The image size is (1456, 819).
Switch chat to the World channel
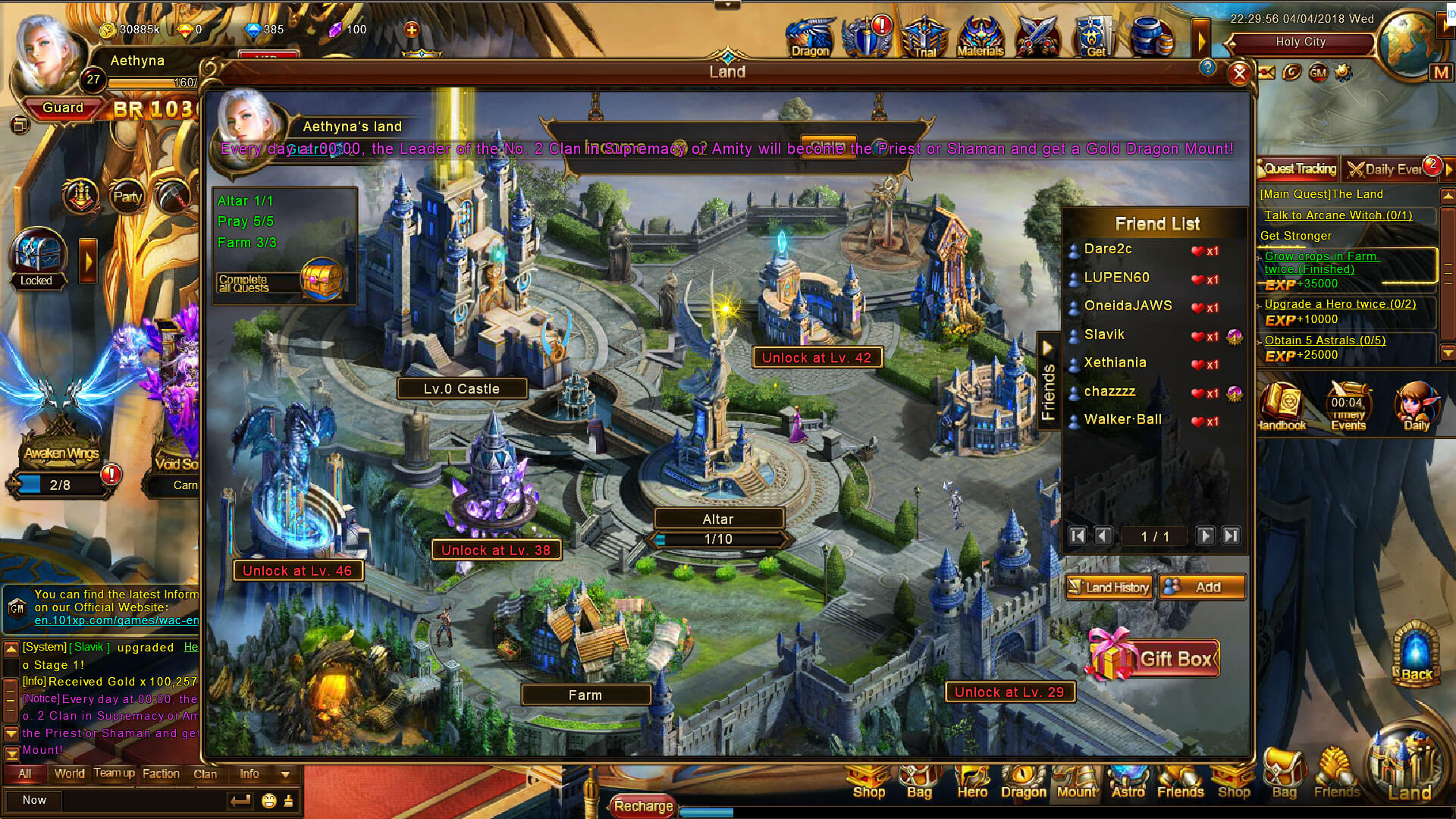tap(69, 773)
